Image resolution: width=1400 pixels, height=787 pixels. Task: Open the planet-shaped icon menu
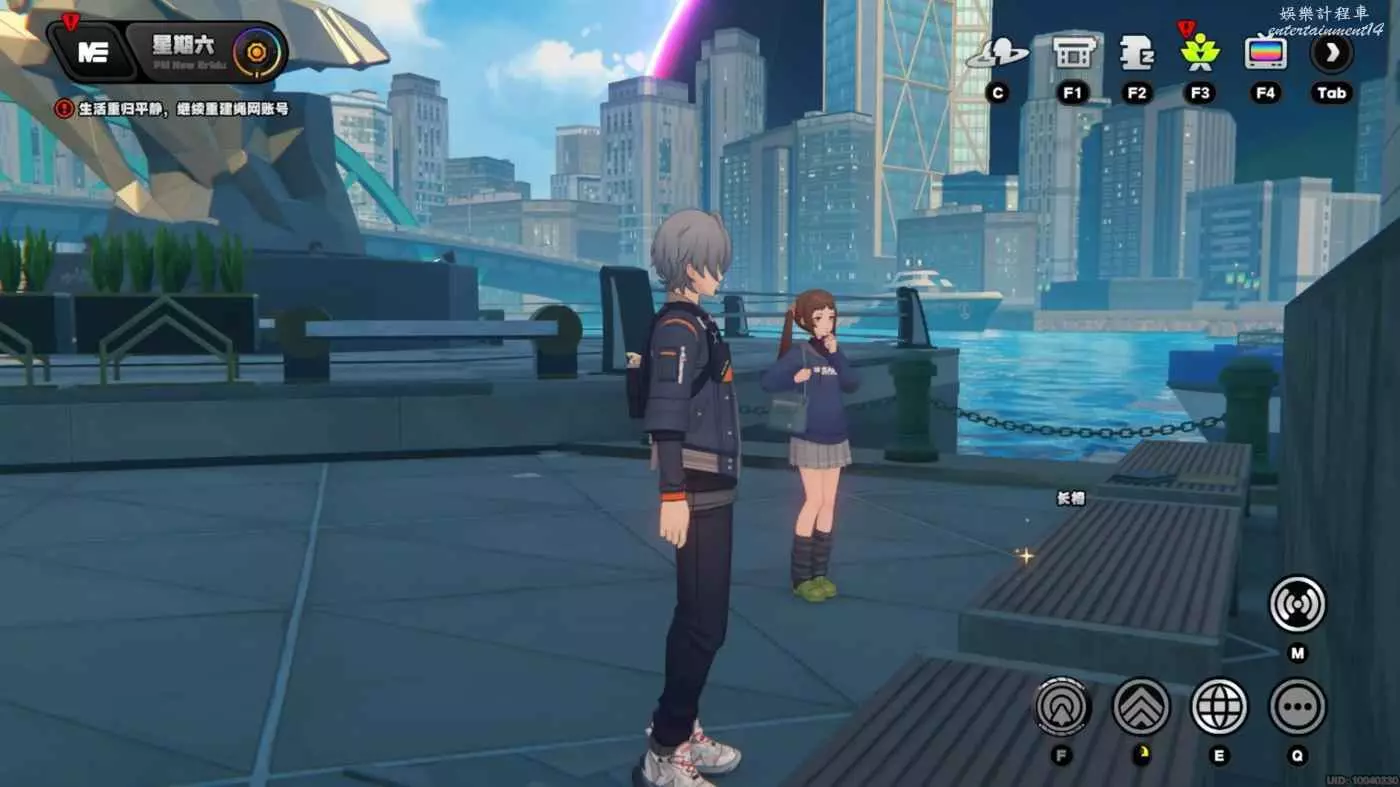pos(996,53)
